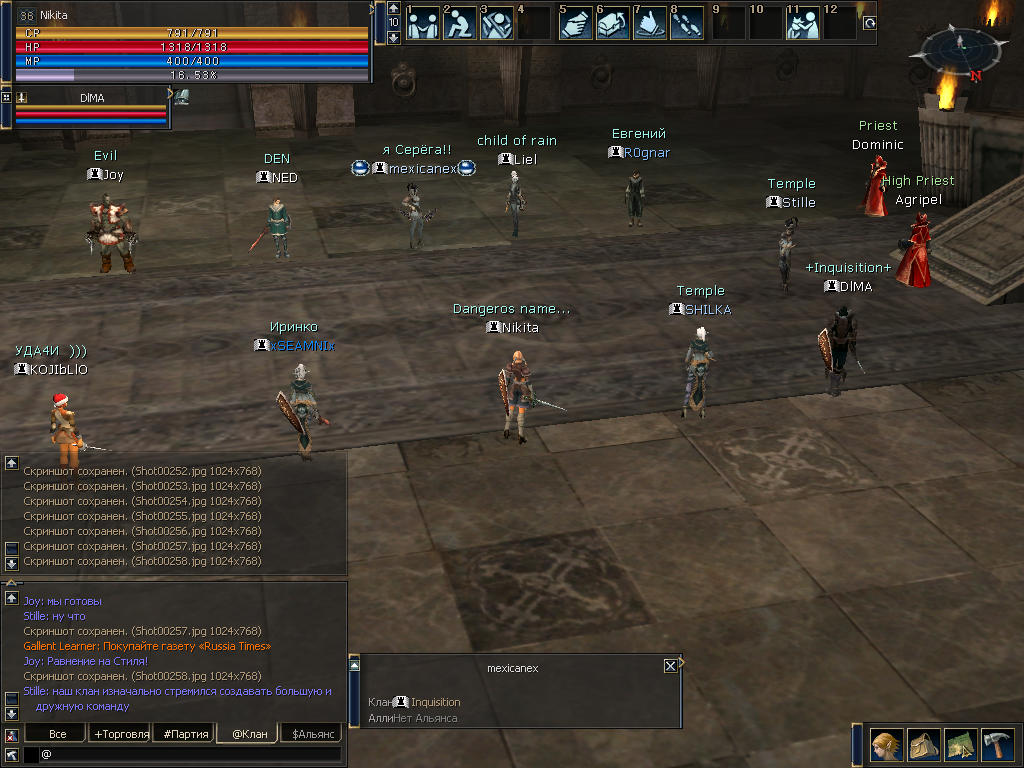This screenshot has height=768, width=1024.
Task: Switch chat to the +Торговля tab
Action: coord(121,734)
